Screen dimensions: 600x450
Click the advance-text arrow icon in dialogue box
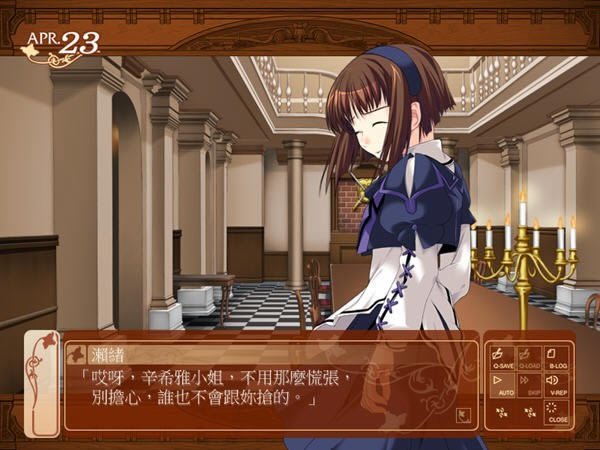463,412
